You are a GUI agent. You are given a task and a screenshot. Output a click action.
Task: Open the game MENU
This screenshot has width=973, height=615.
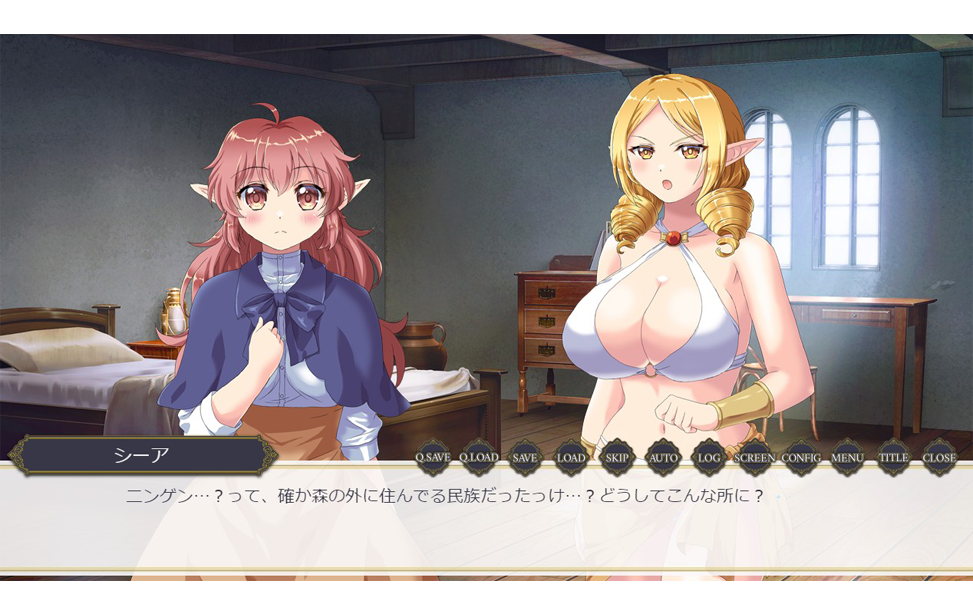[847, 458]
